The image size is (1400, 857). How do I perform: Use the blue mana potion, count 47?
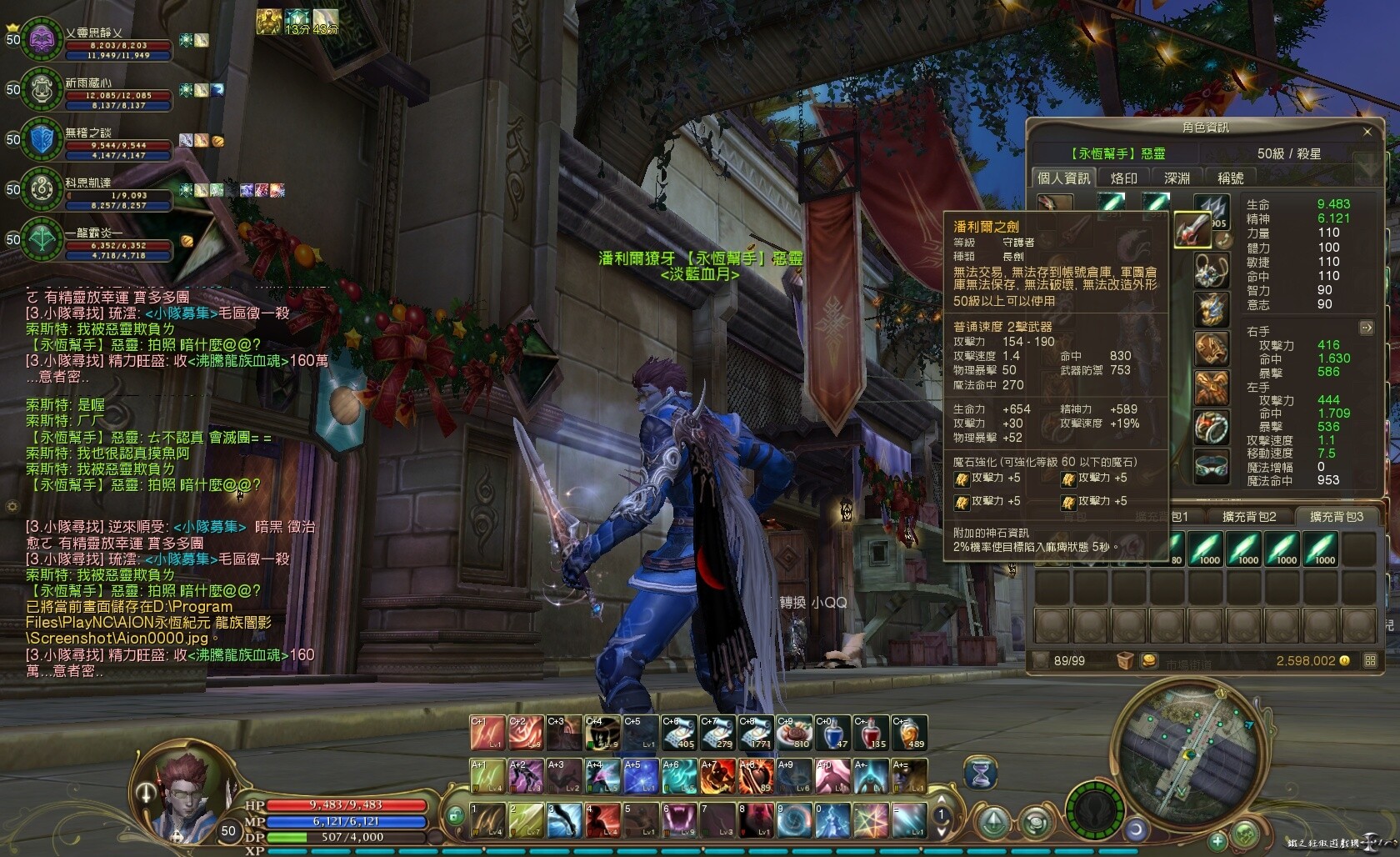point(832,733)
